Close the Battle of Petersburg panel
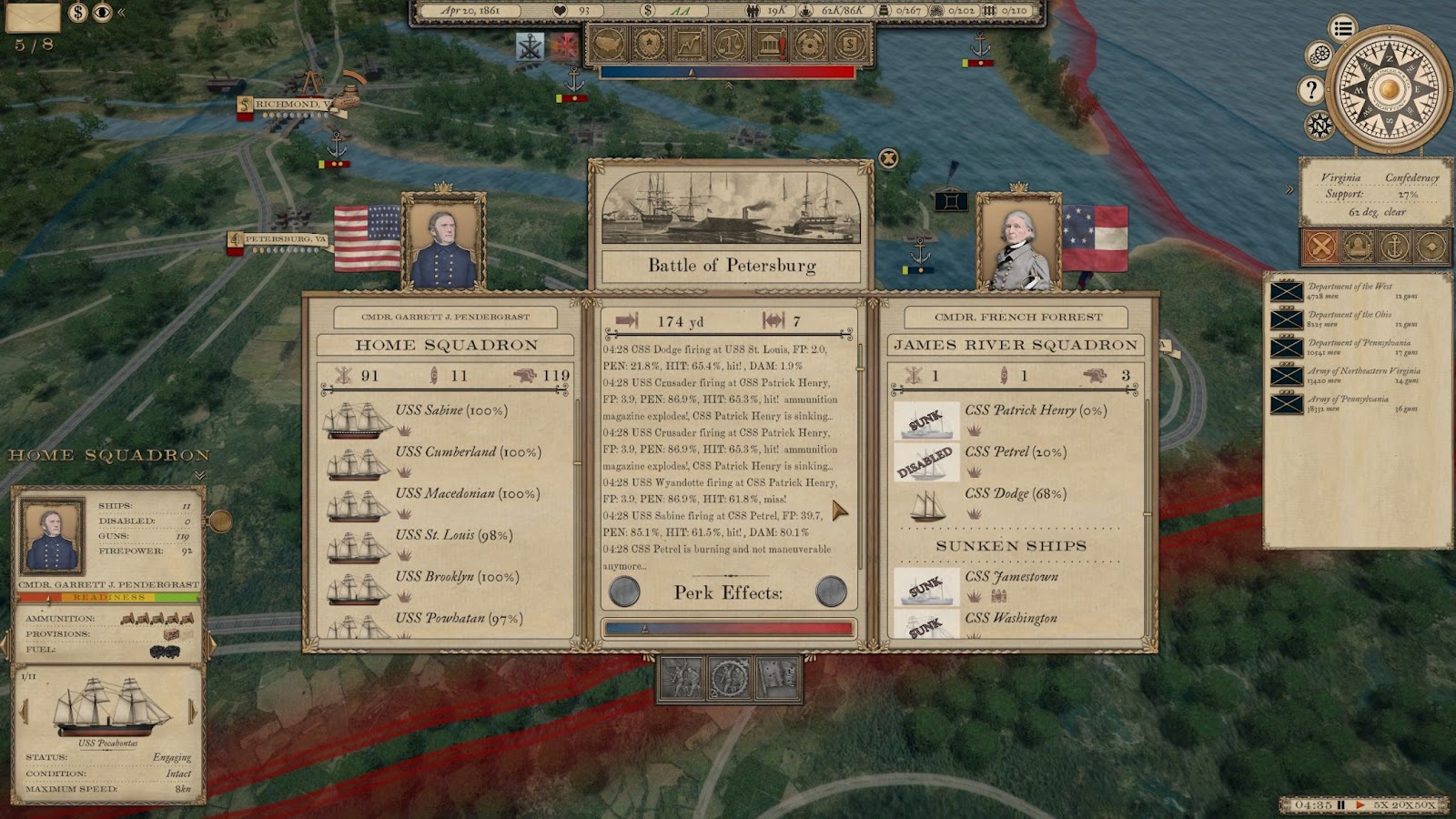This screenshot has height=819, width=1456. coord(888,158)
